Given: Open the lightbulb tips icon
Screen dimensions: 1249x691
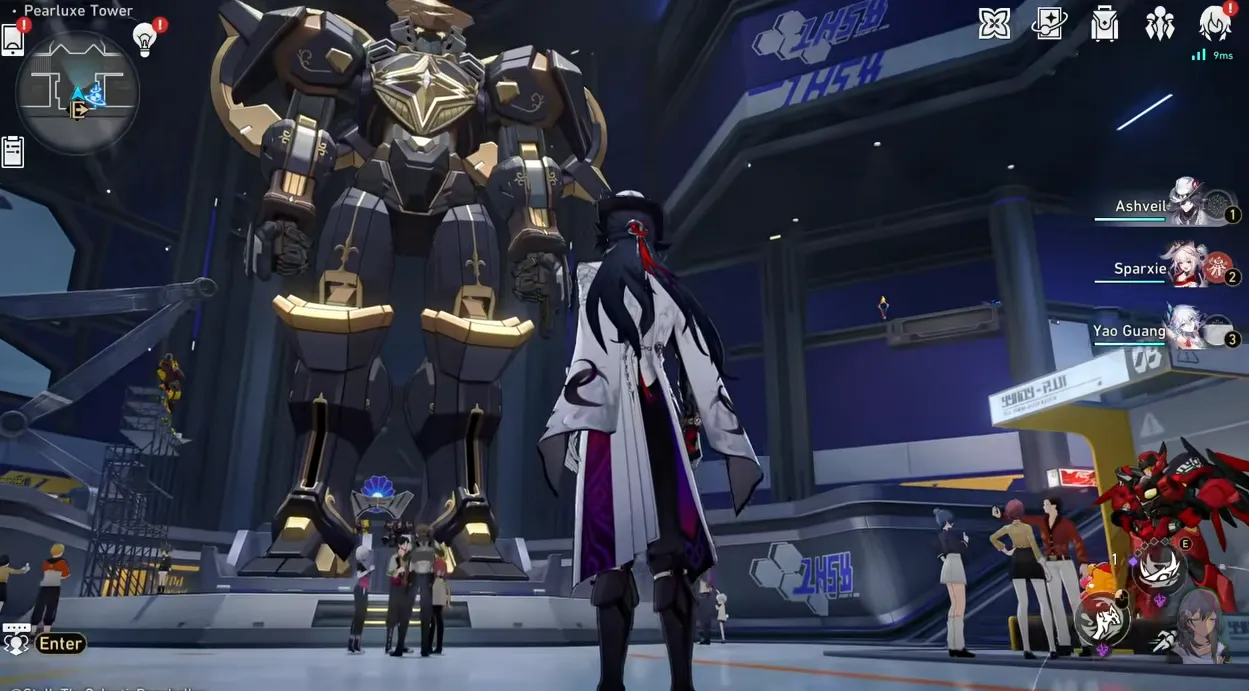Looking at the screenshot, I should coord(145,39).
